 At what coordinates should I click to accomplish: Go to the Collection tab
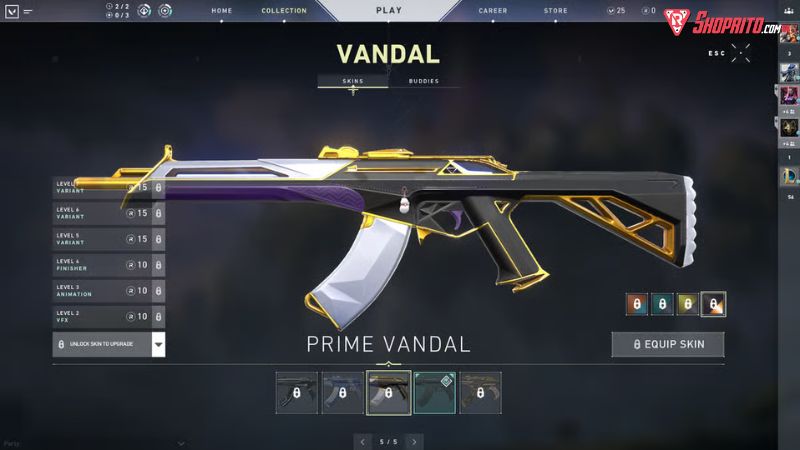pos(284,11)
